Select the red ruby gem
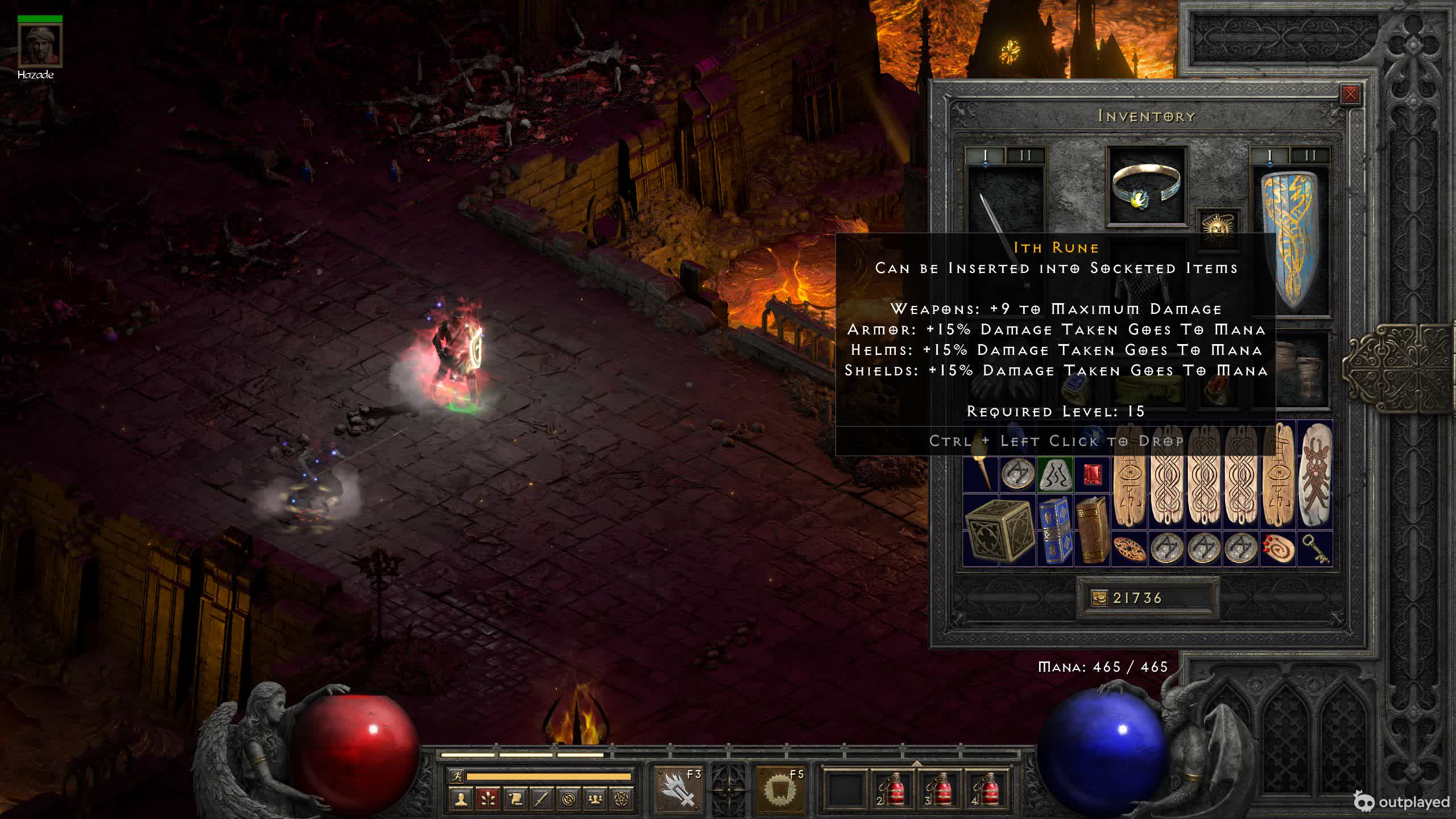 pyautogui.click(x=1092, y=474)
